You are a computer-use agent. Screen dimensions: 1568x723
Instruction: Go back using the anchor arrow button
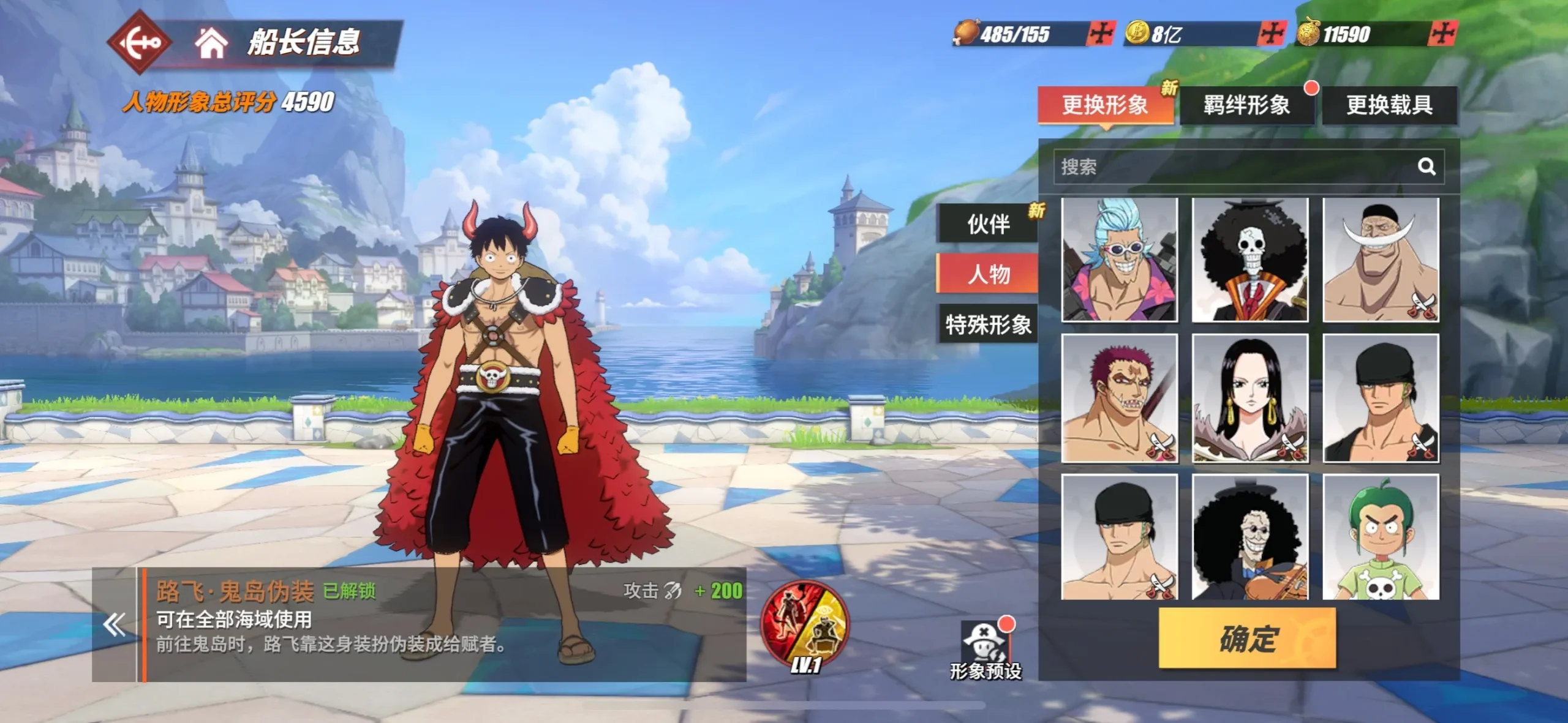coord(140,42)
